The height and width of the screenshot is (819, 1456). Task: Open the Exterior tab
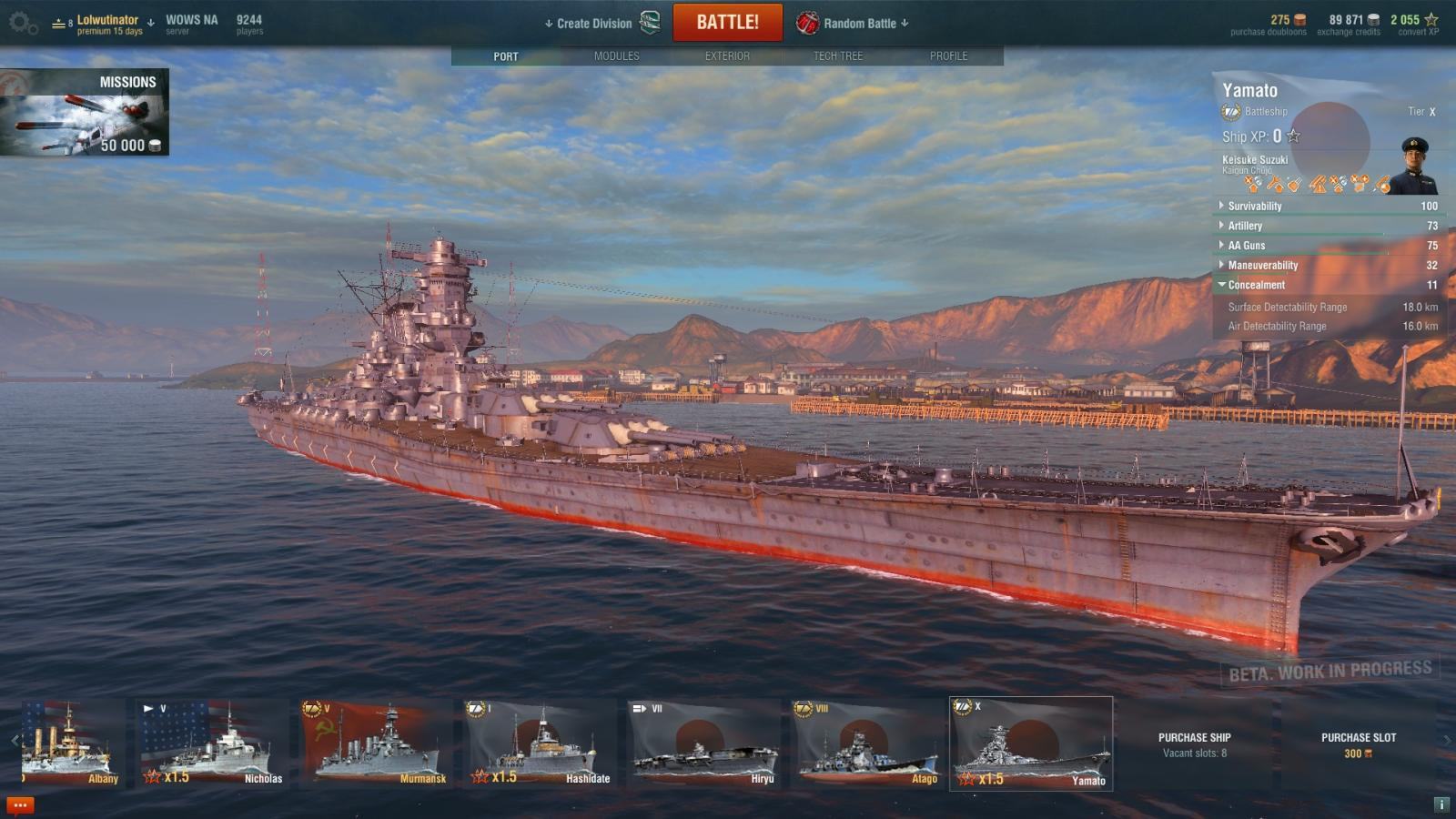727,56
